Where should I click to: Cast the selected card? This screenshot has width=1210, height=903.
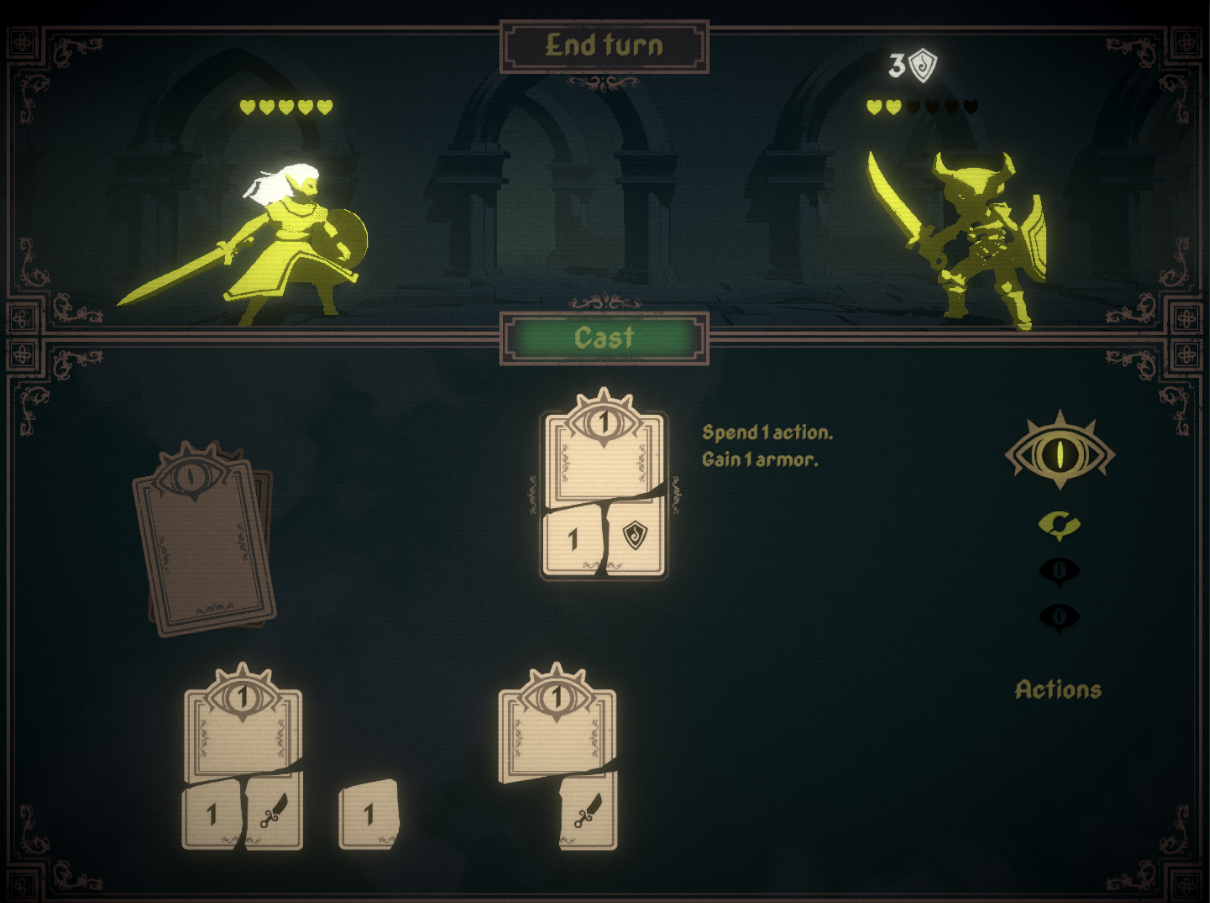pos(604,338)
